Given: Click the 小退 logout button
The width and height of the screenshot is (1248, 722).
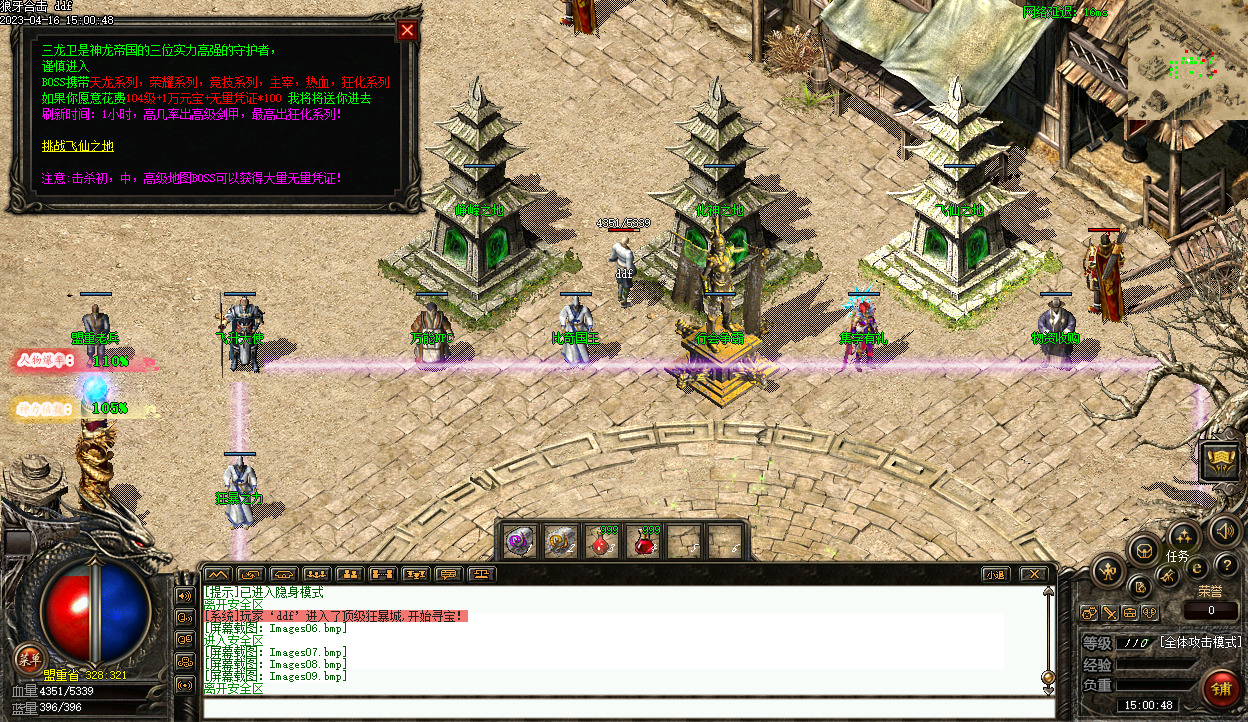Looking at the screenshot, I should [x=994, y=574].
